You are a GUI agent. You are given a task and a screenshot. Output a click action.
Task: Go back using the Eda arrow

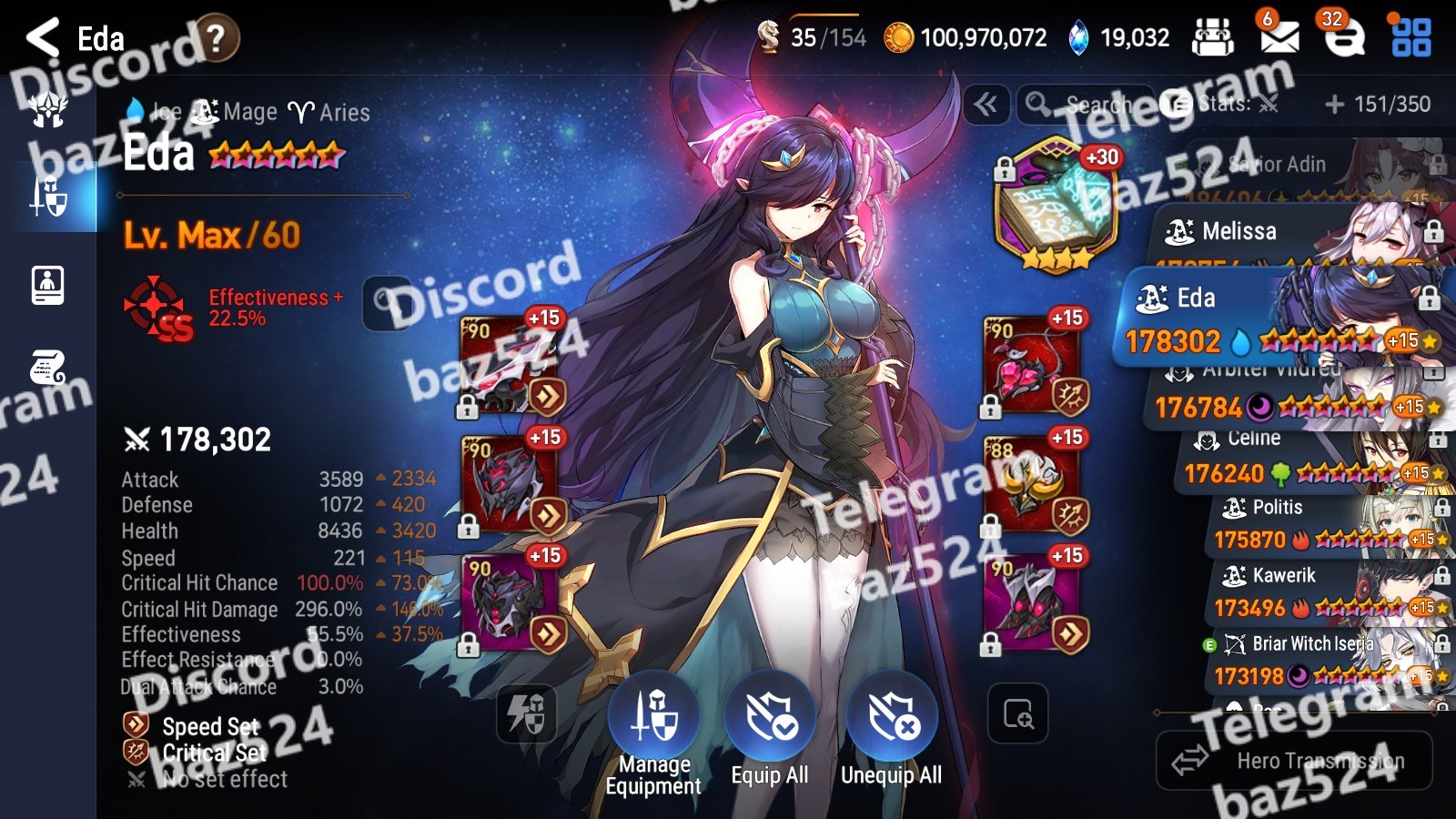pos(43,38)
